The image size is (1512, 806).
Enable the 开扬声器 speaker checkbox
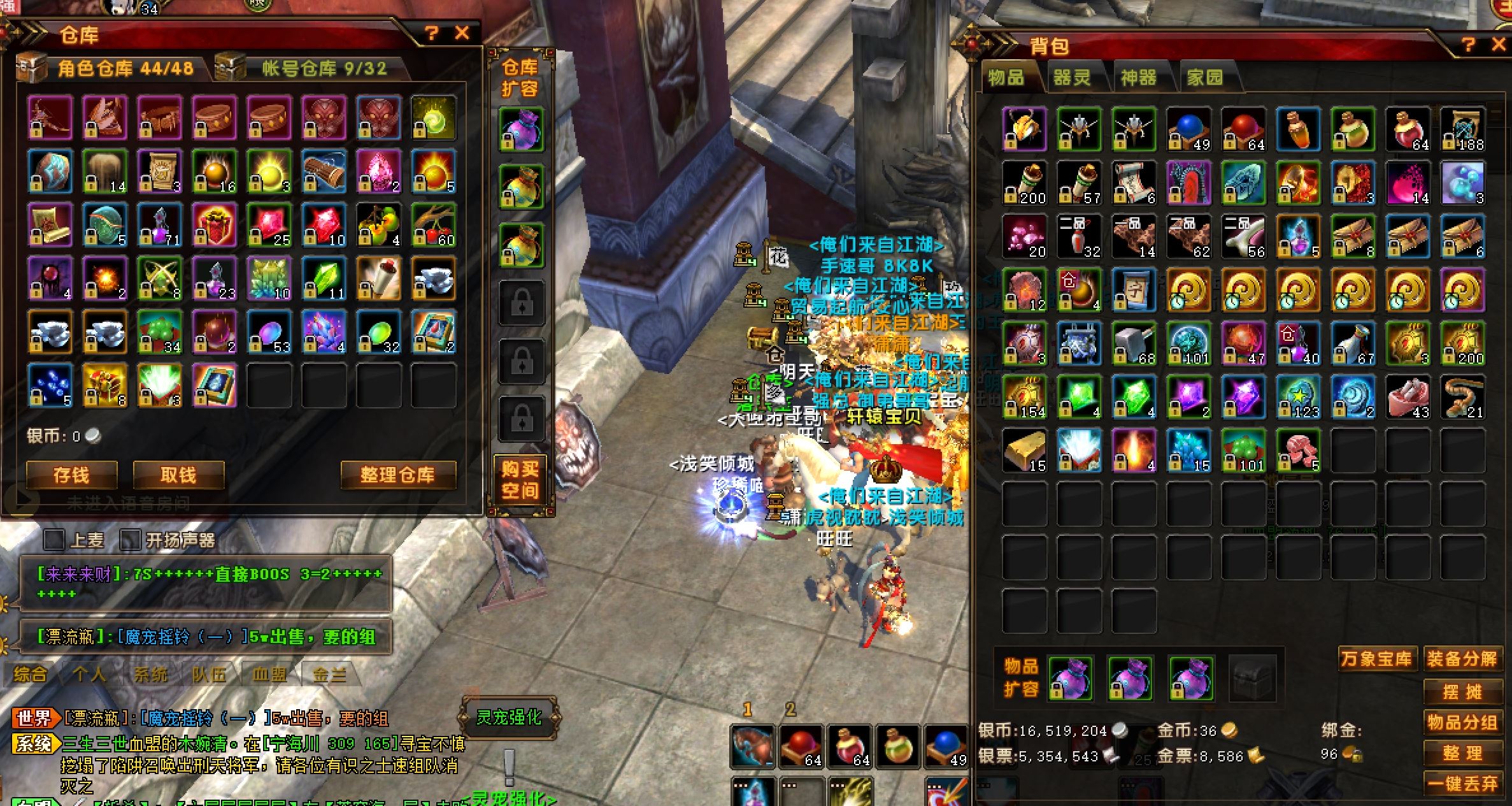coord(130,540)
